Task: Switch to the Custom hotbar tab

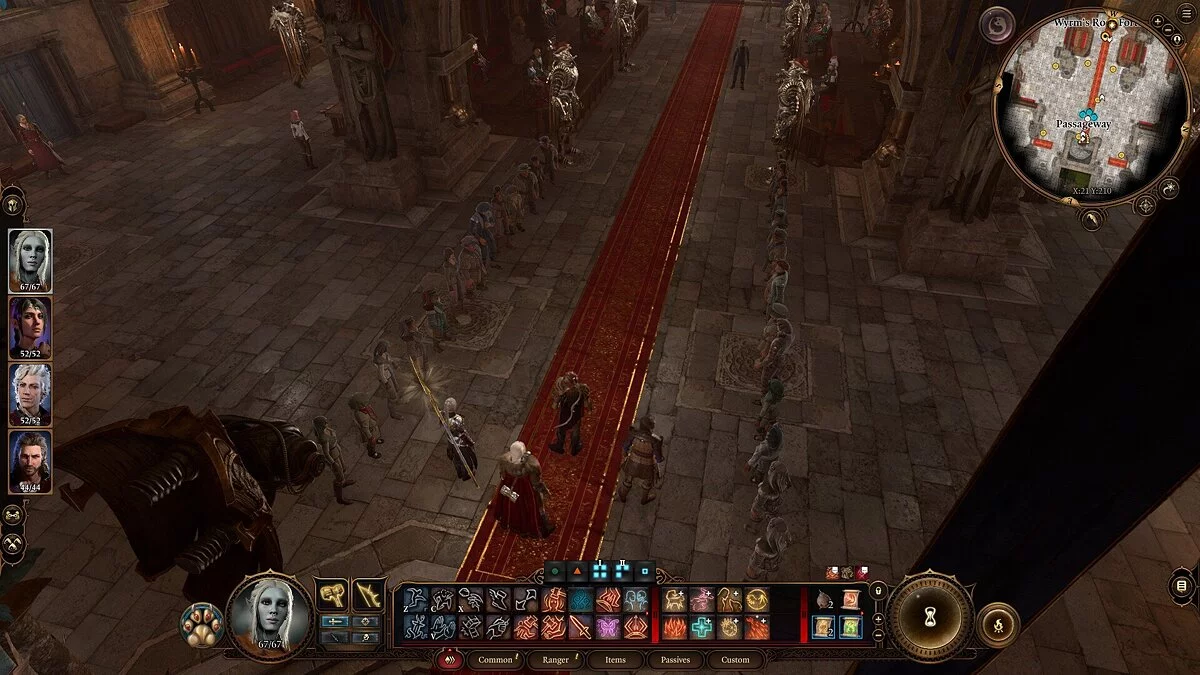Action: (735, 660)
